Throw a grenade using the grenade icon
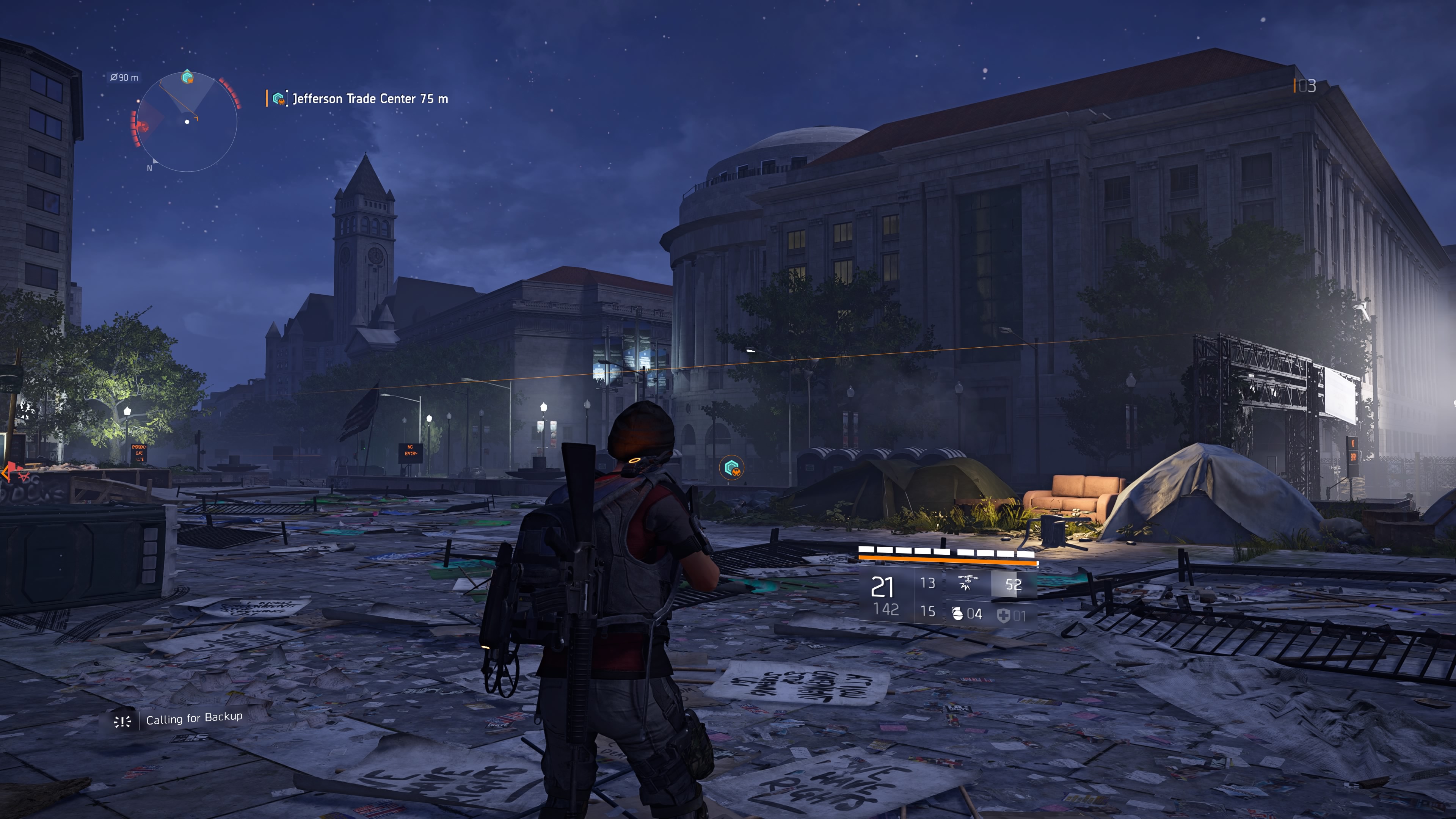This screenshot has width=1456, height=819. [x=957, y=613]
